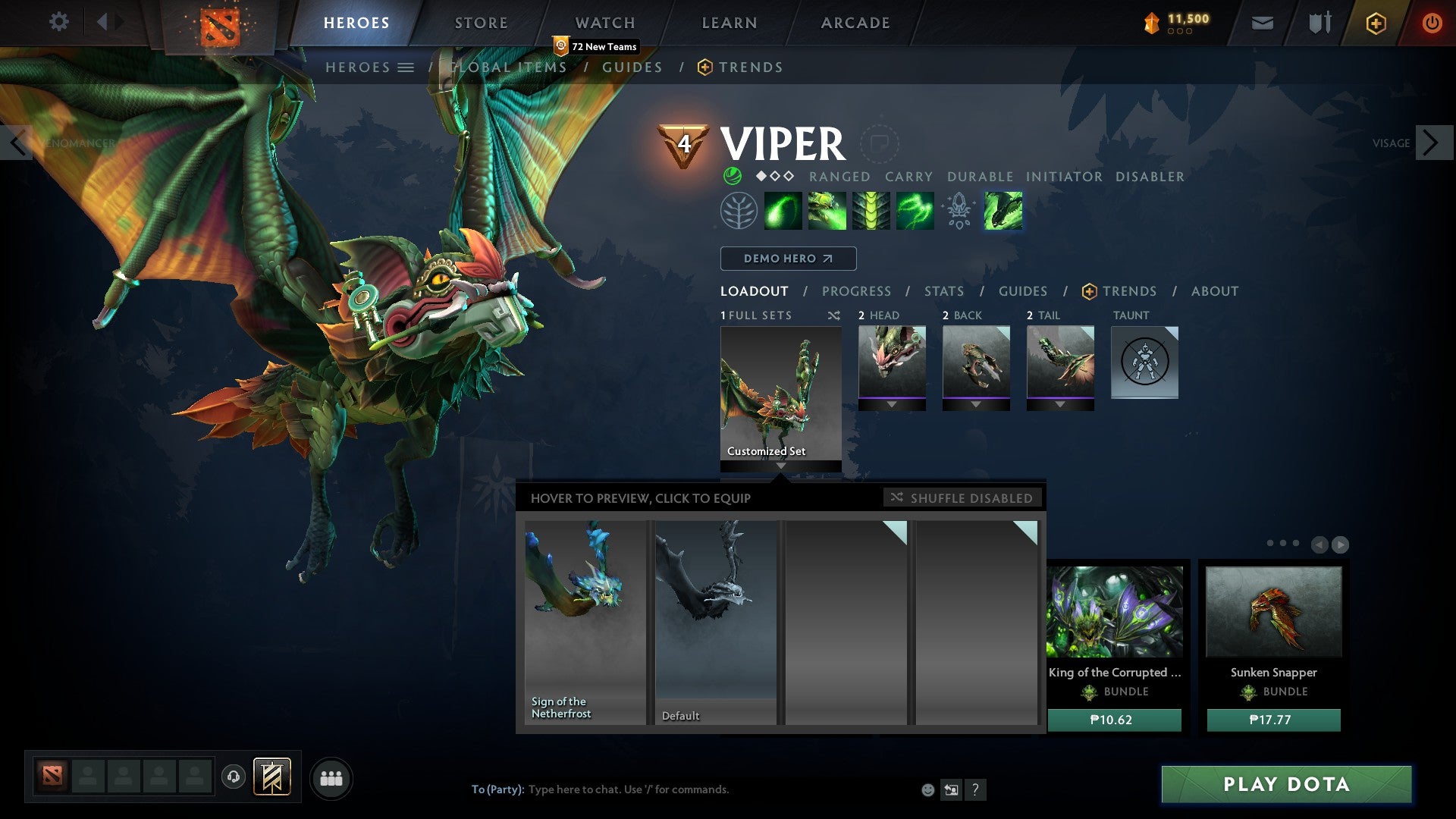The height and width of the screenshot is (819, 1456).
Task: Open the heroes hamburger menu
Action: pos(406,67)
